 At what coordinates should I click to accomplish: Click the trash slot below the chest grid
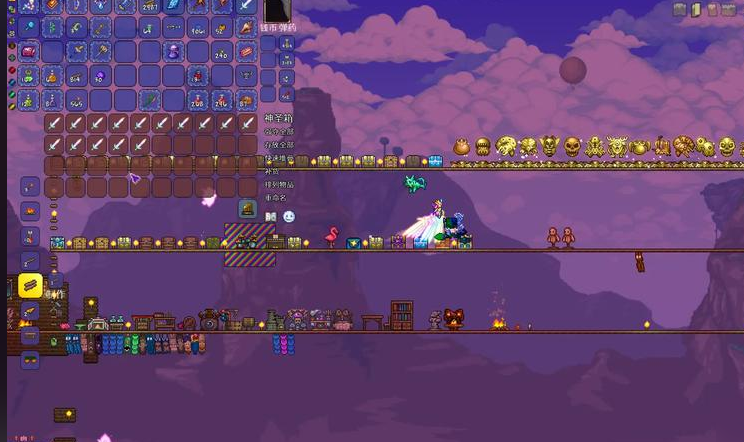(x=246, y=209)
